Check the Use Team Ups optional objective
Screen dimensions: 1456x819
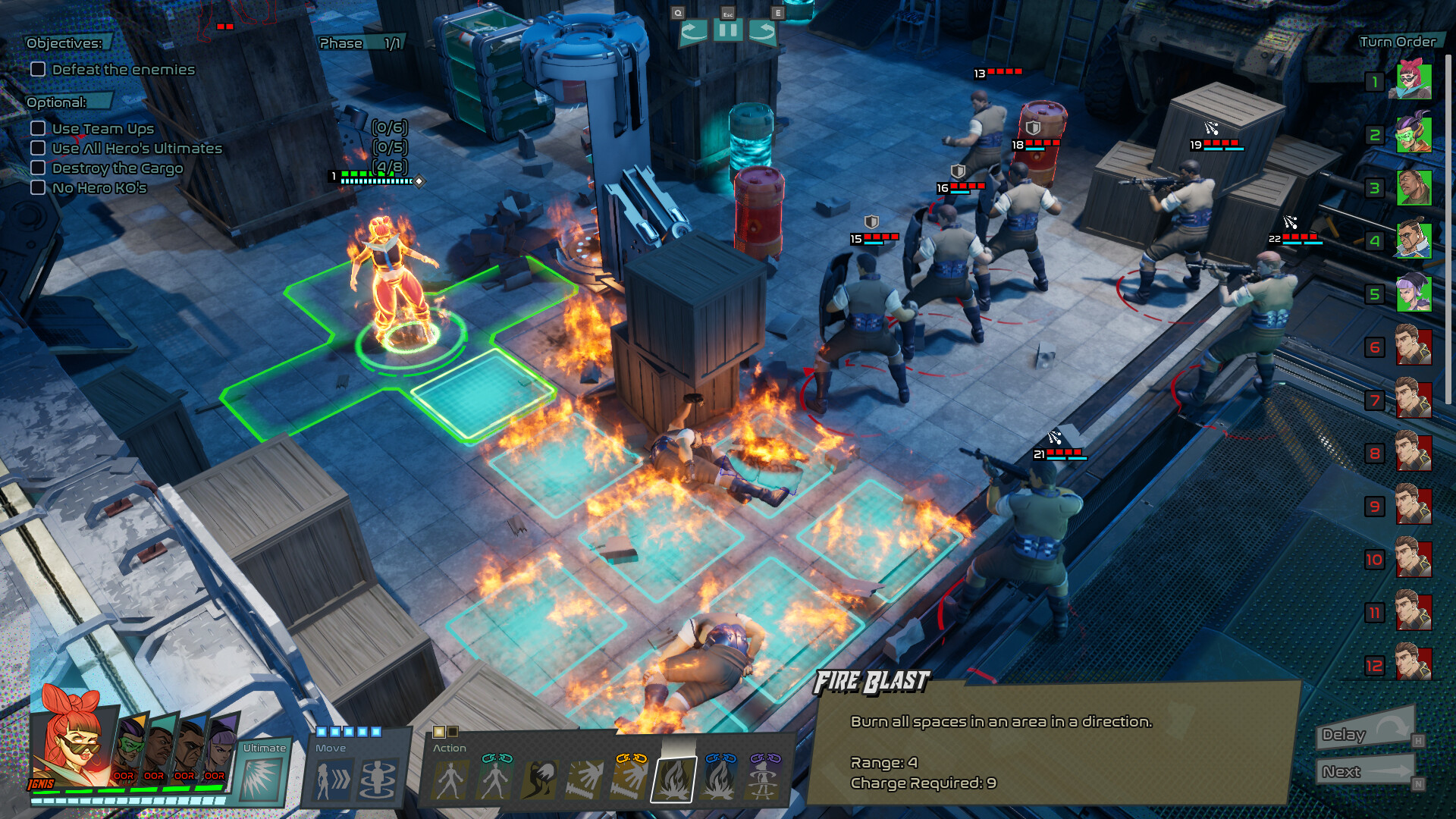pyautogui.click(x=38, y=128)
